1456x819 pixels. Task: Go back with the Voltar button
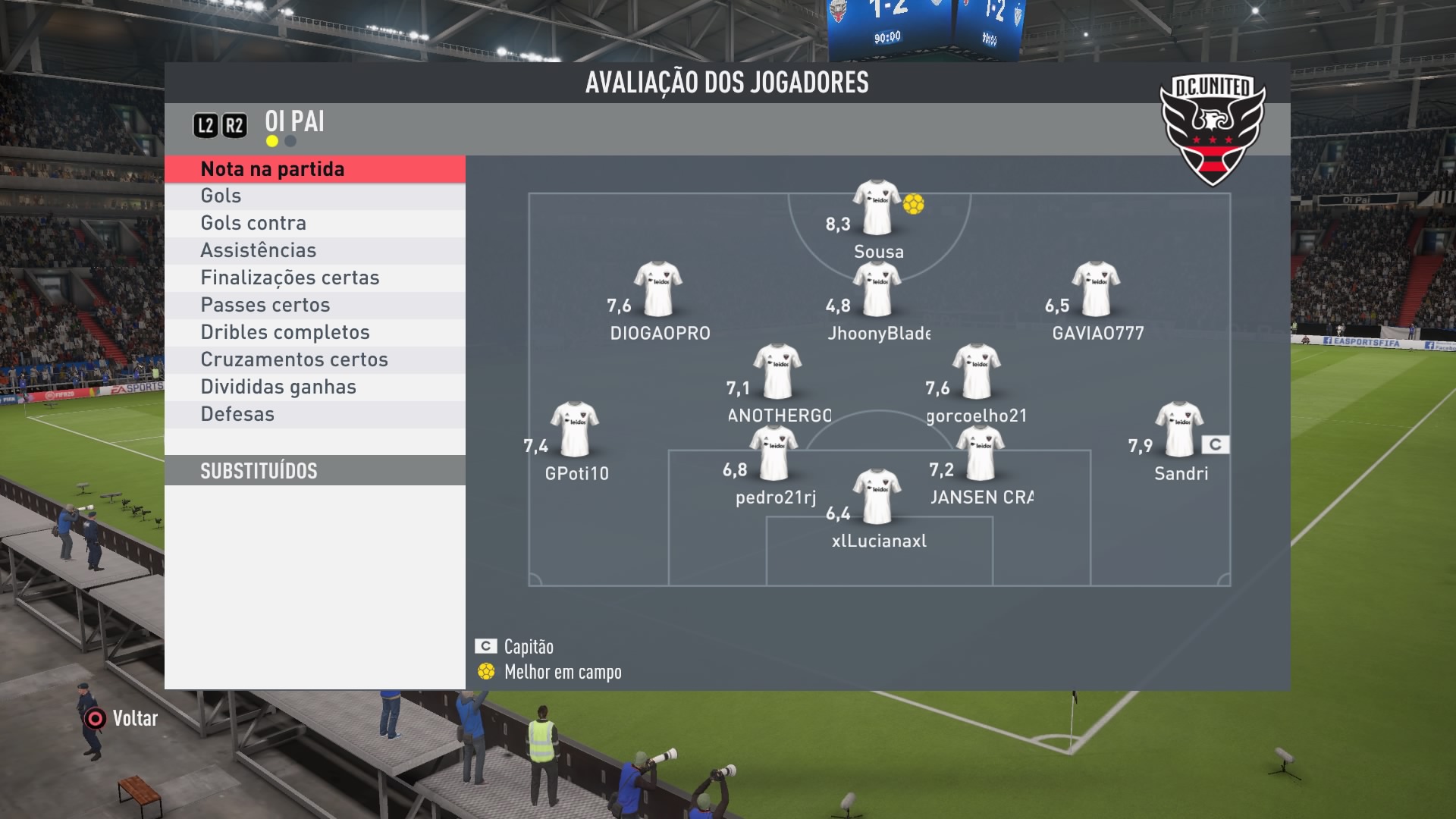[121, 718]
